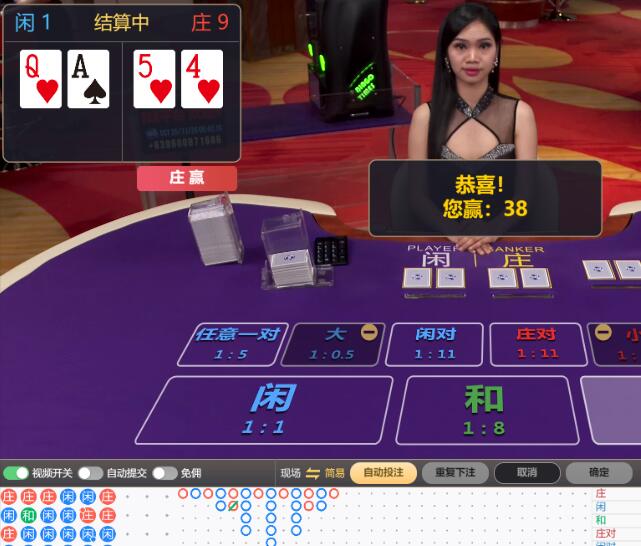The image size is (641, 546).
Task: Bet on 和 (Tie) at 1:8
Action: tap(485, 409)
